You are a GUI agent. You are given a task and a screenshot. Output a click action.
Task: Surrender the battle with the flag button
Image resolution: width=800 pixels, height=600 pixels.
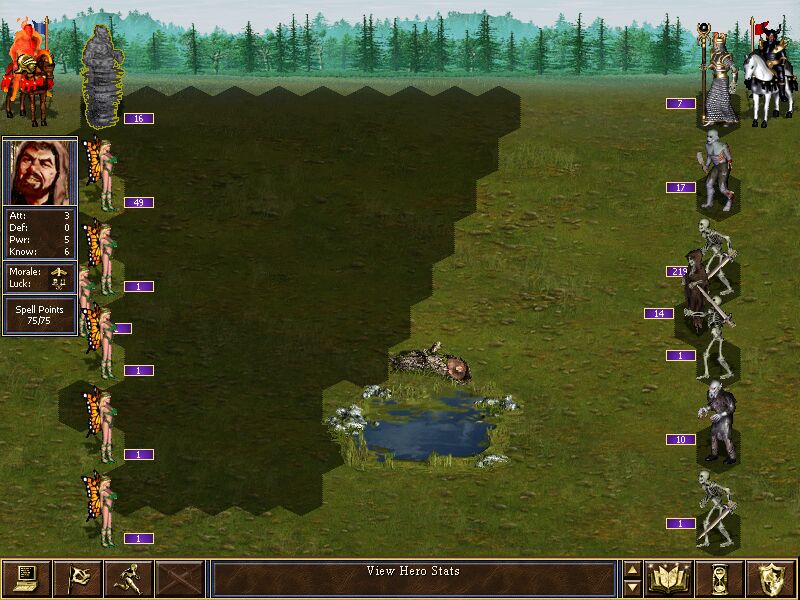tap(77, 579)
